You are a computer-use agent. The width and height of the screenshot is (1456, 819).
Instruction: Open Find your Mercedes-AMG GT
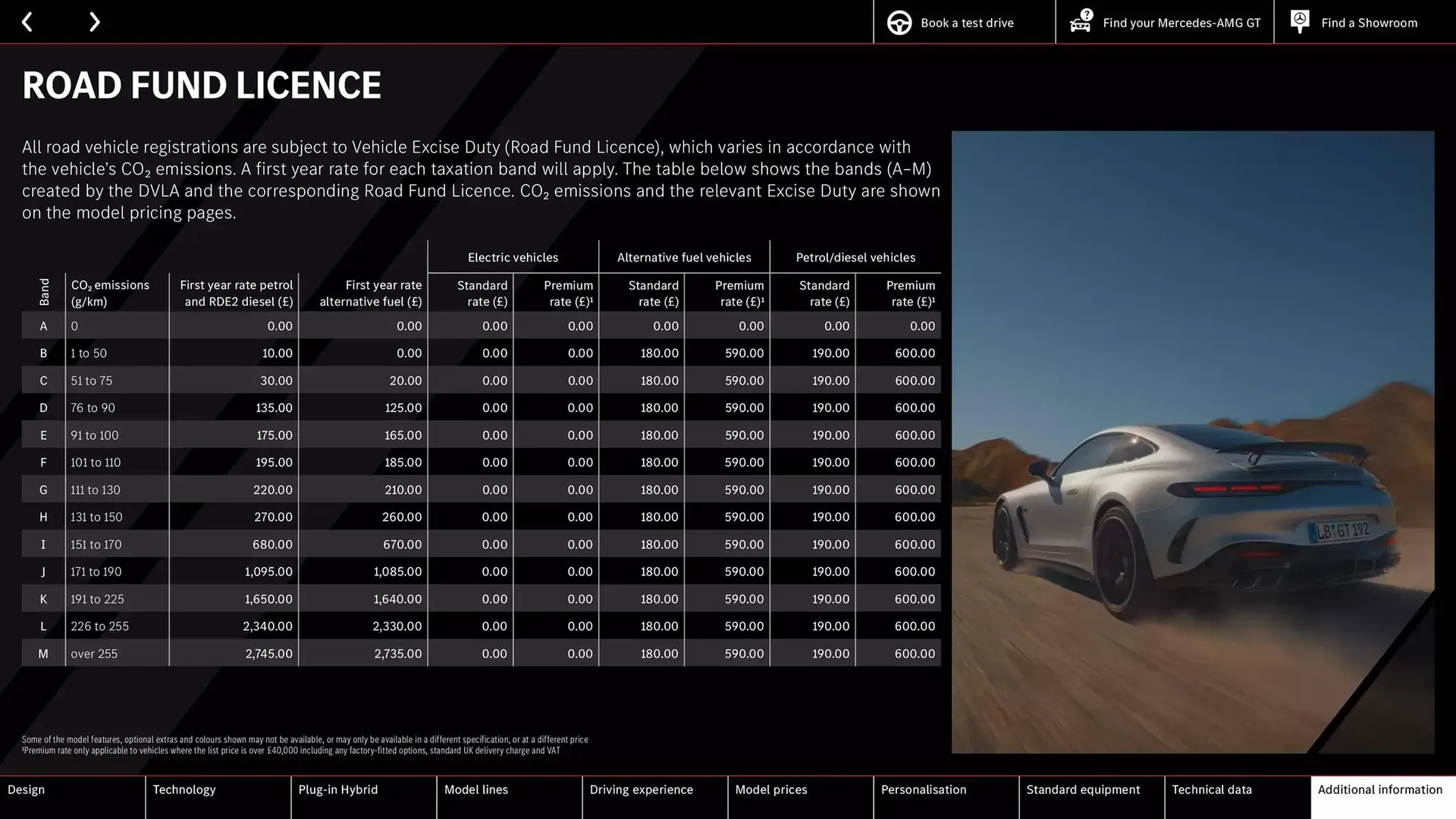point(1165,23)
